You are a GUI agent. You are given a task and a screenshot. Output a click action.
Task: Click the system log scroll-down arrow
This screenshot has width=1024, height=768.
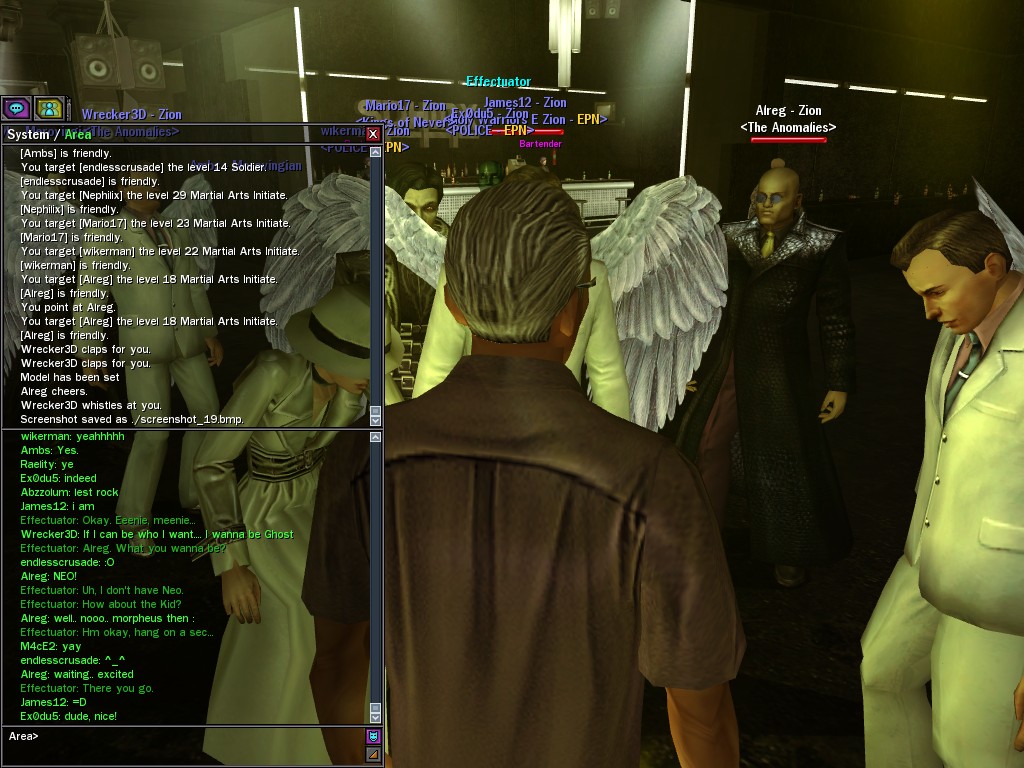point(376,420)
